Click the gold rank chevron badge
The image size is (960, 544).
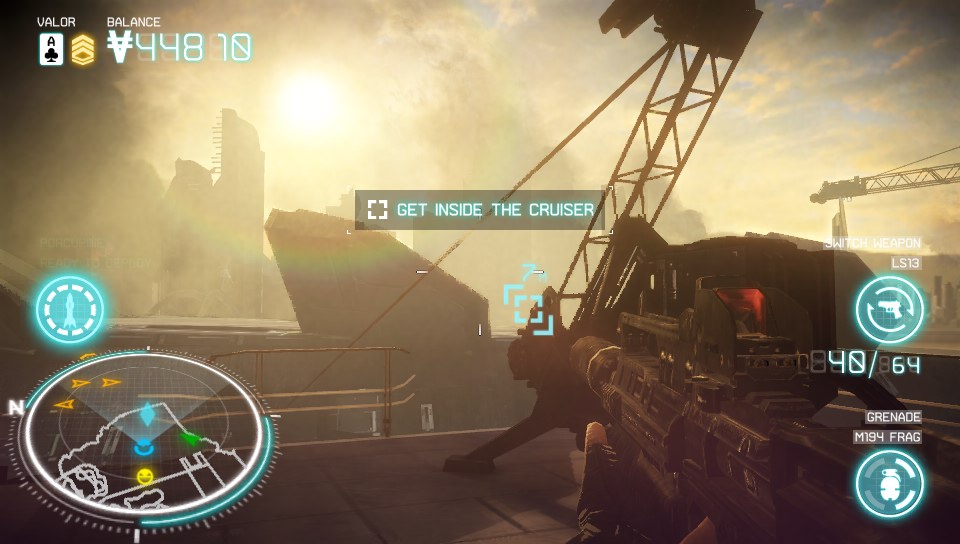(x=83, y=49)
